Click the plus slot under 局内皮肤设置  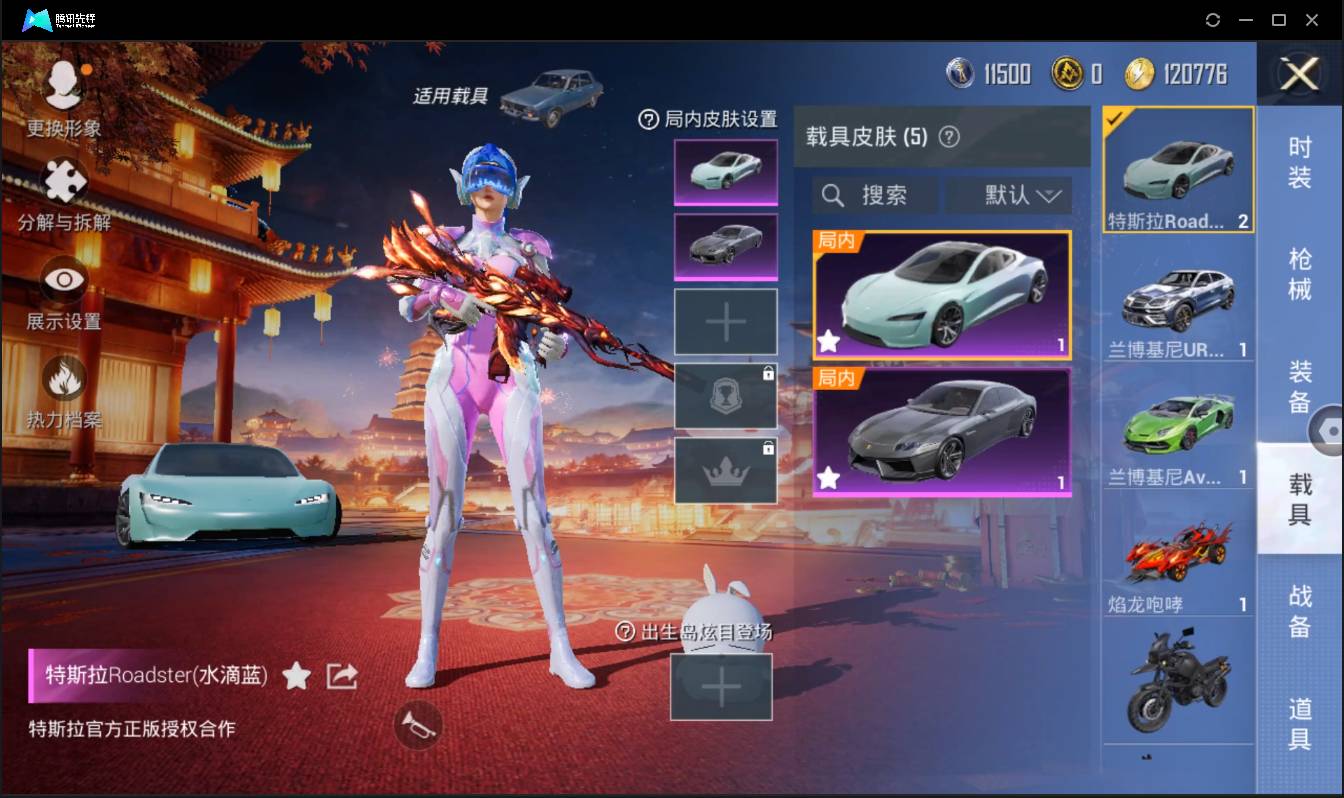(725, 322)
